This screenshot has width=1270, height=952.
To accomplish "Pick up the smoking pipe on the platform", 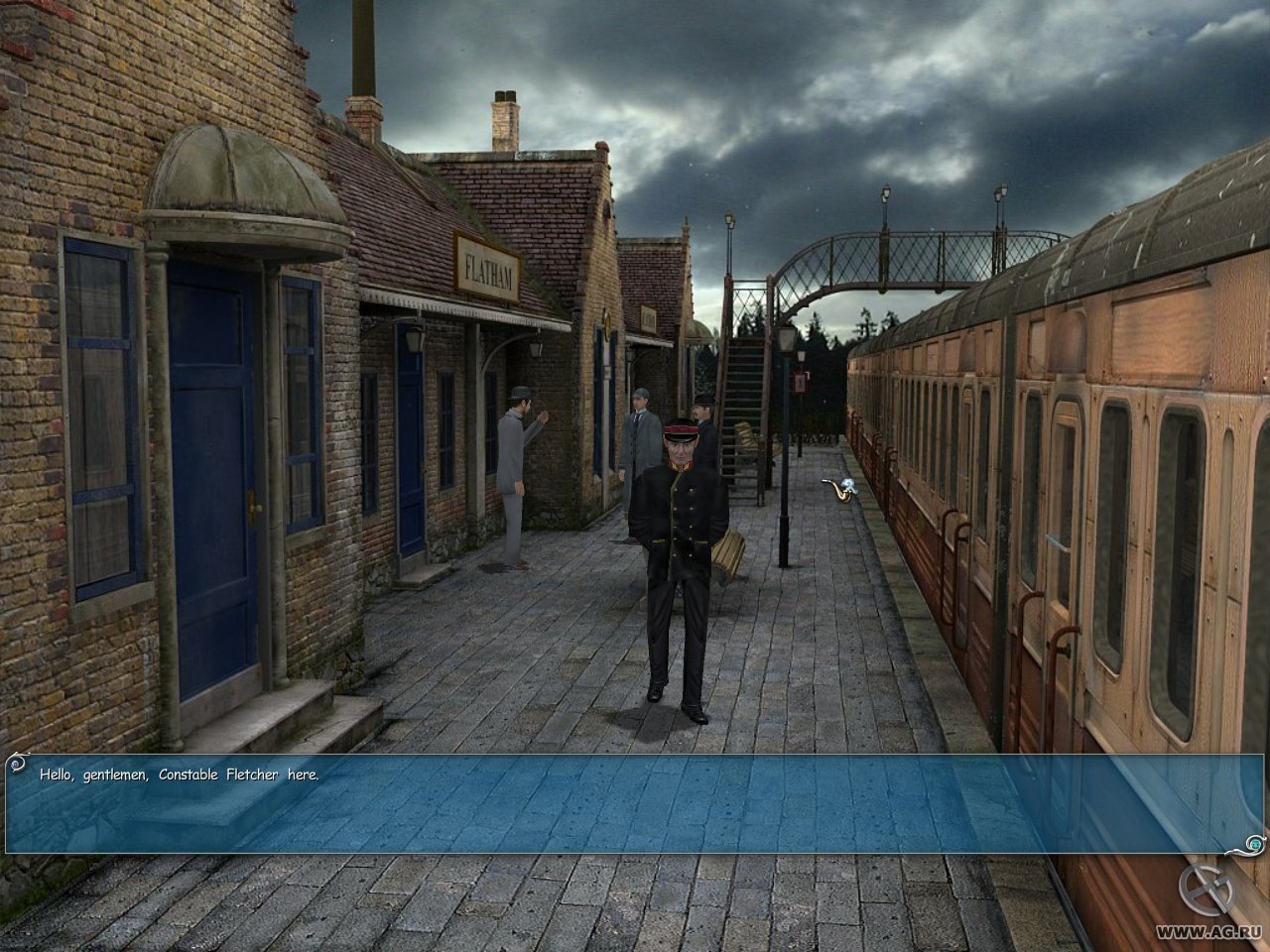I will click(836, 493).
